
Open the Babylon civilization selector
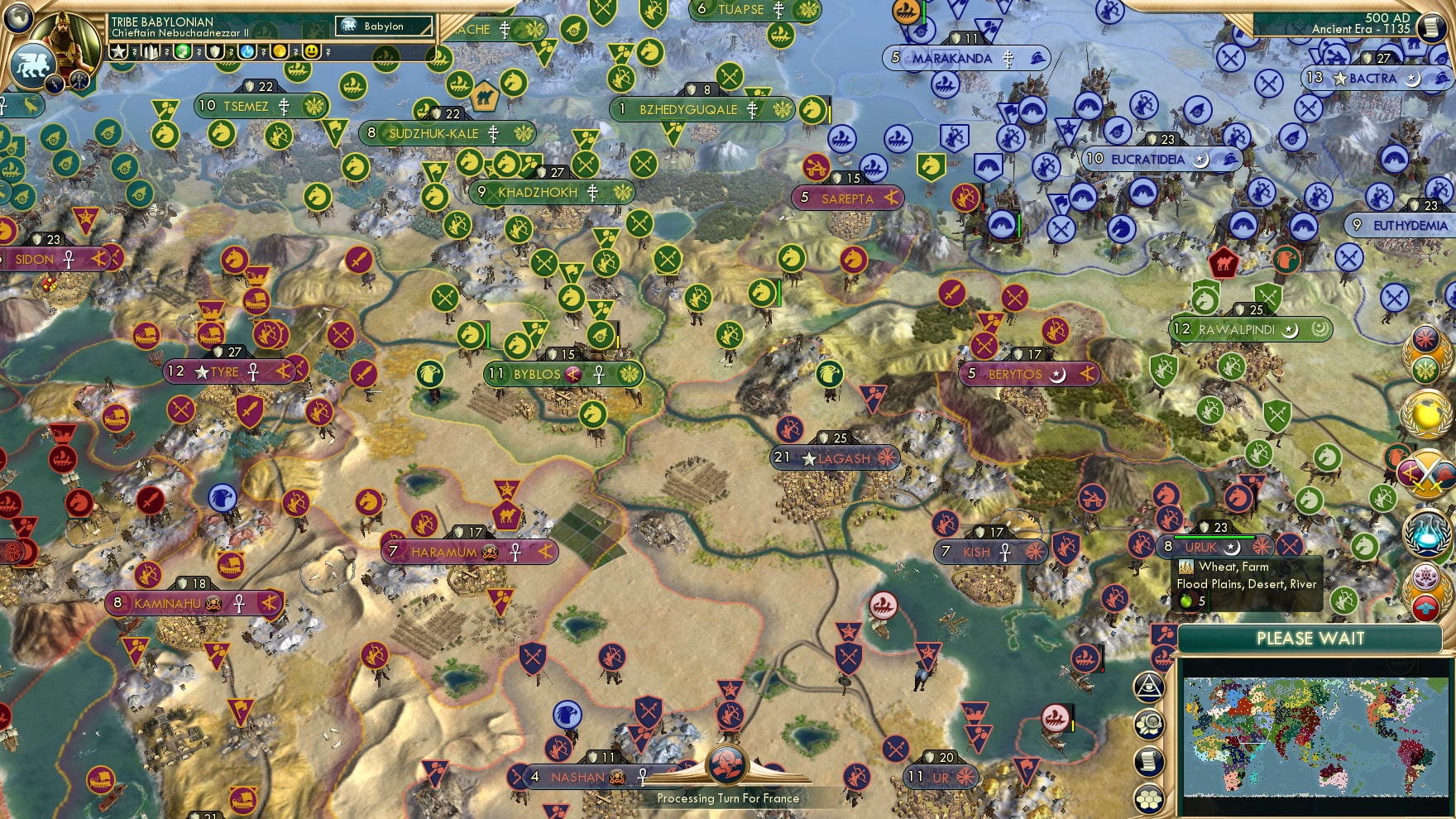pos(382,26)
